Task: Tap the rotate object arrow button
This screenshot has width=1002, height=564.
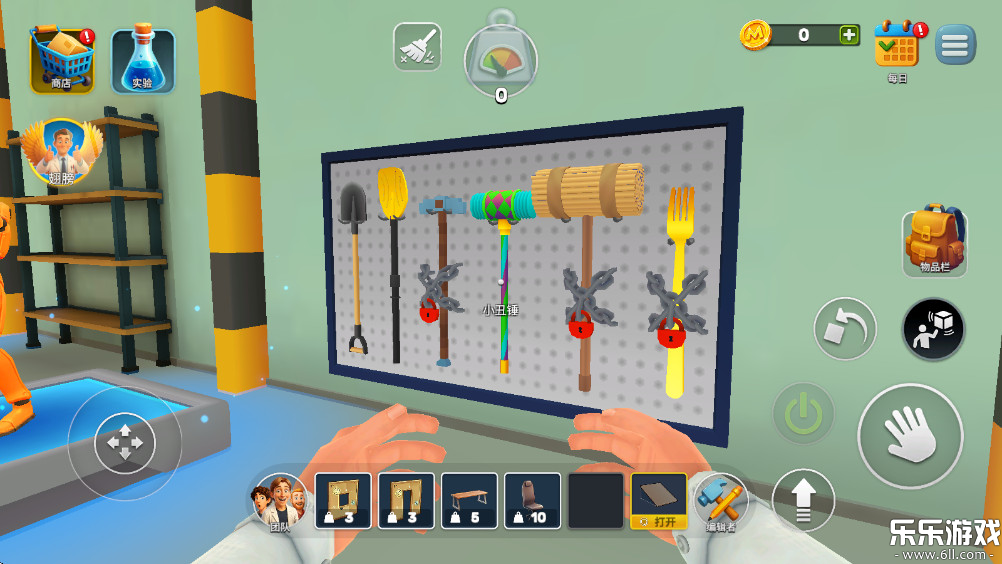Action: [x=844, y=329]
